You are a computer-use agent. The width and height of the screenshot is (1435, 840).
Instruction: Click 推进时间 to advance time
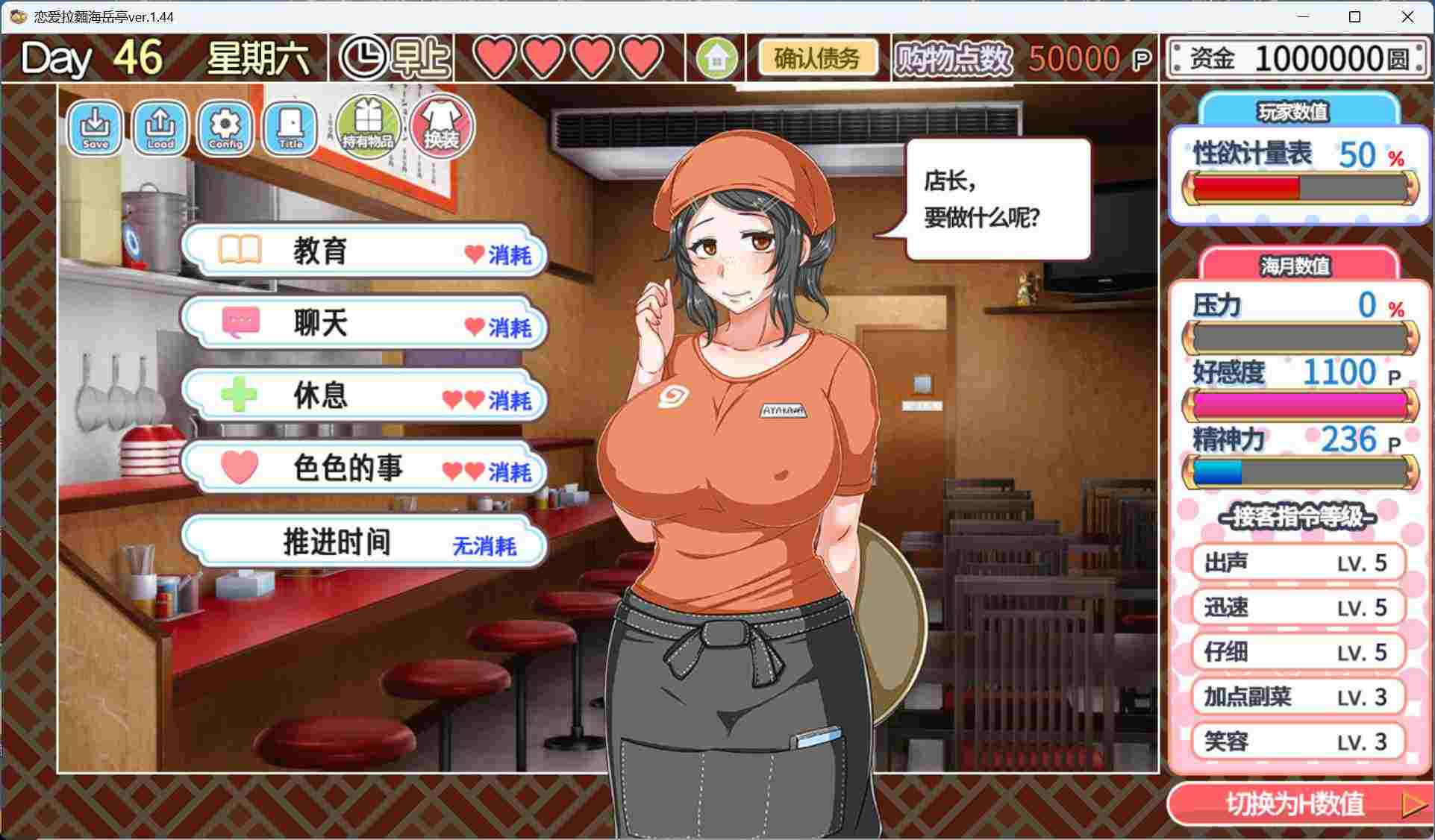click(361, 542)
